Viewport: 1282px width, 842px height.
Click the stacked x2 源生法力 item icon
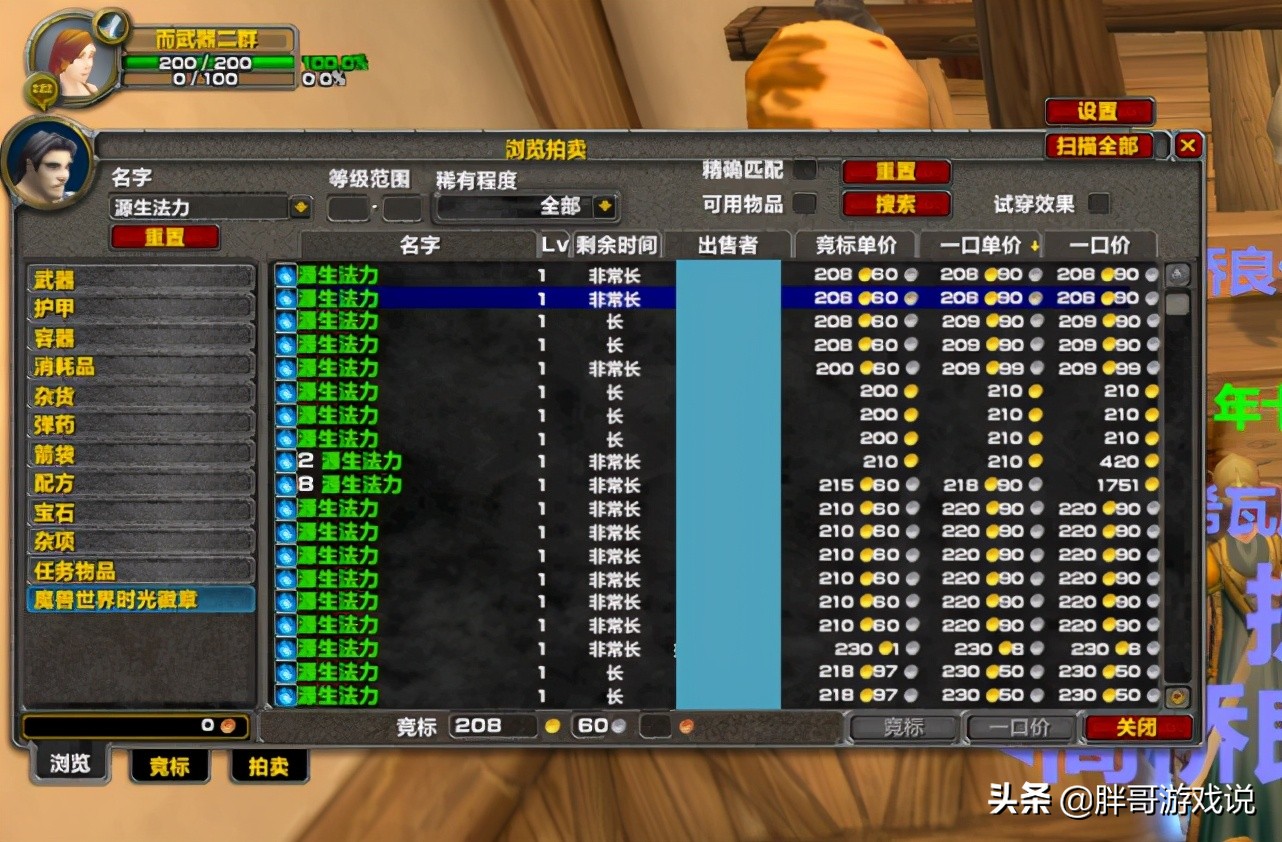pos(287,460)
